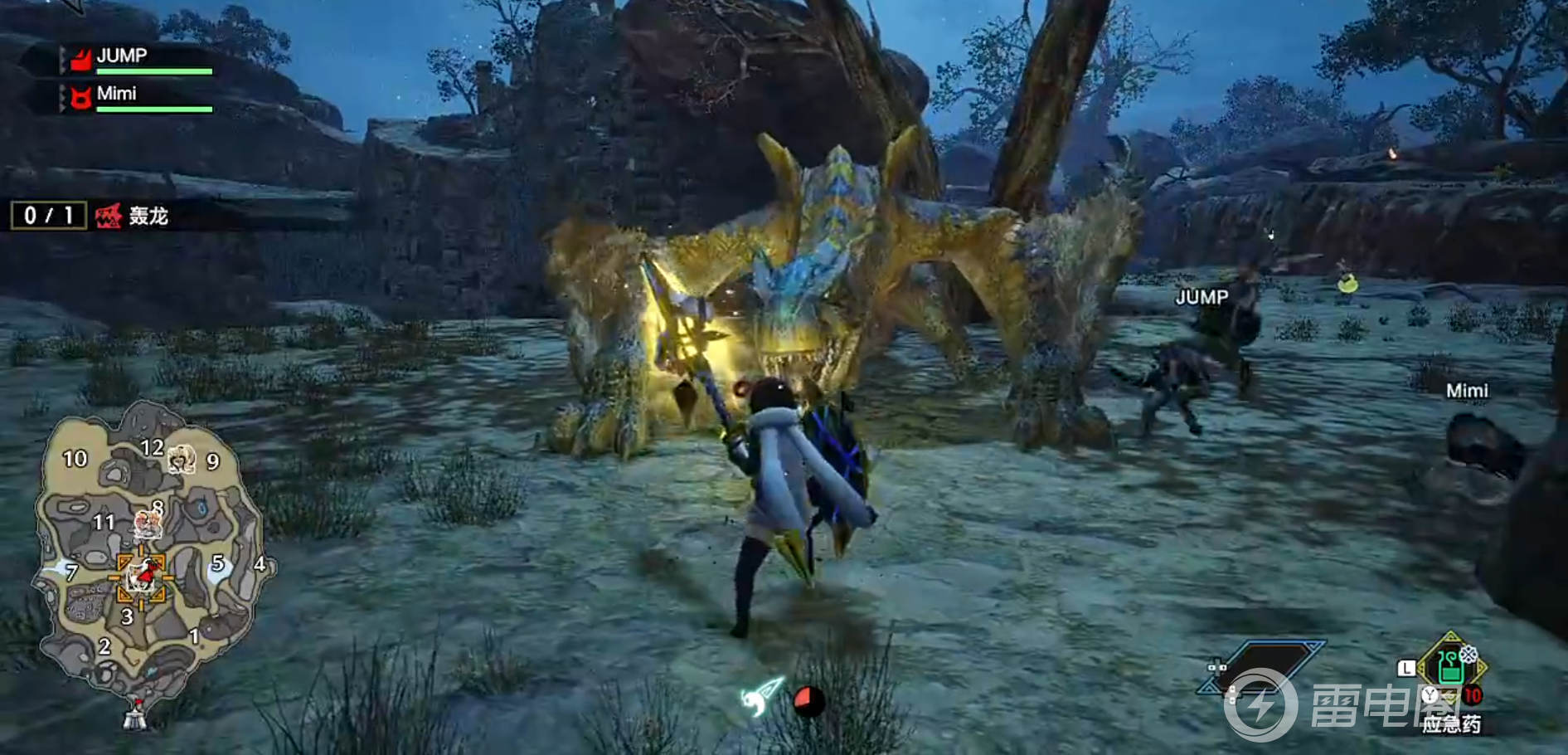Click the wirebug icon
1568x755 pixels.
(761, 698)
